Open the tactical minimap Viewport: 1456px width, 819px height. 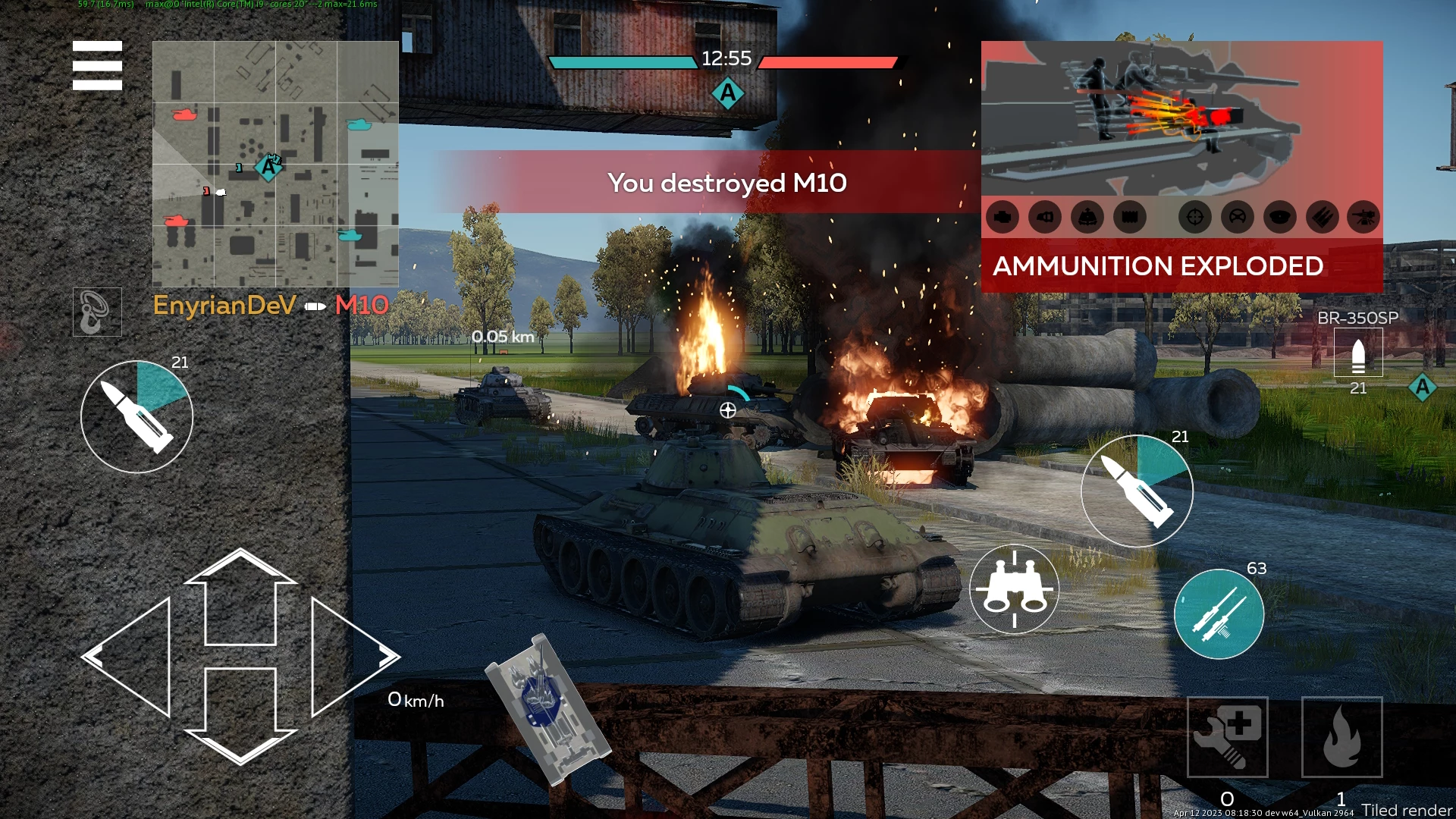coord(275,164)
